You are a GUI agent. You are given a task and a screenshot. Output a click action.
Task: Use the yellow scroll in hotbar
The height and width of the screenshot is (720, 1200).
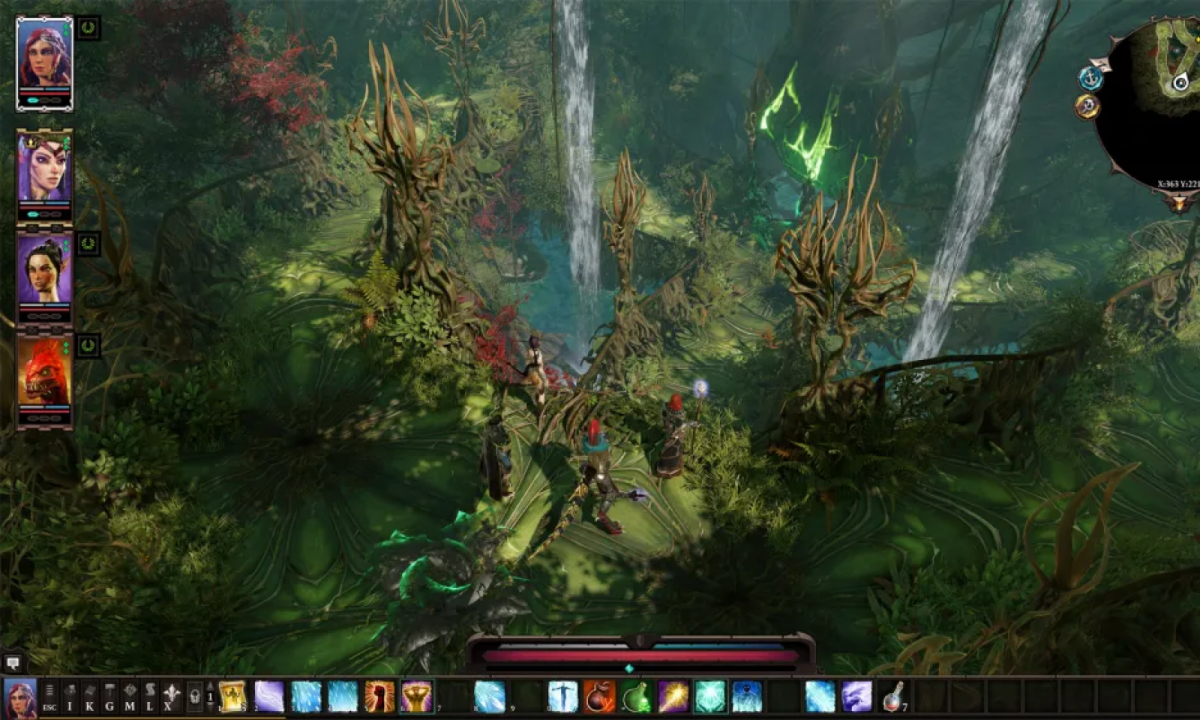coord(233,696)
